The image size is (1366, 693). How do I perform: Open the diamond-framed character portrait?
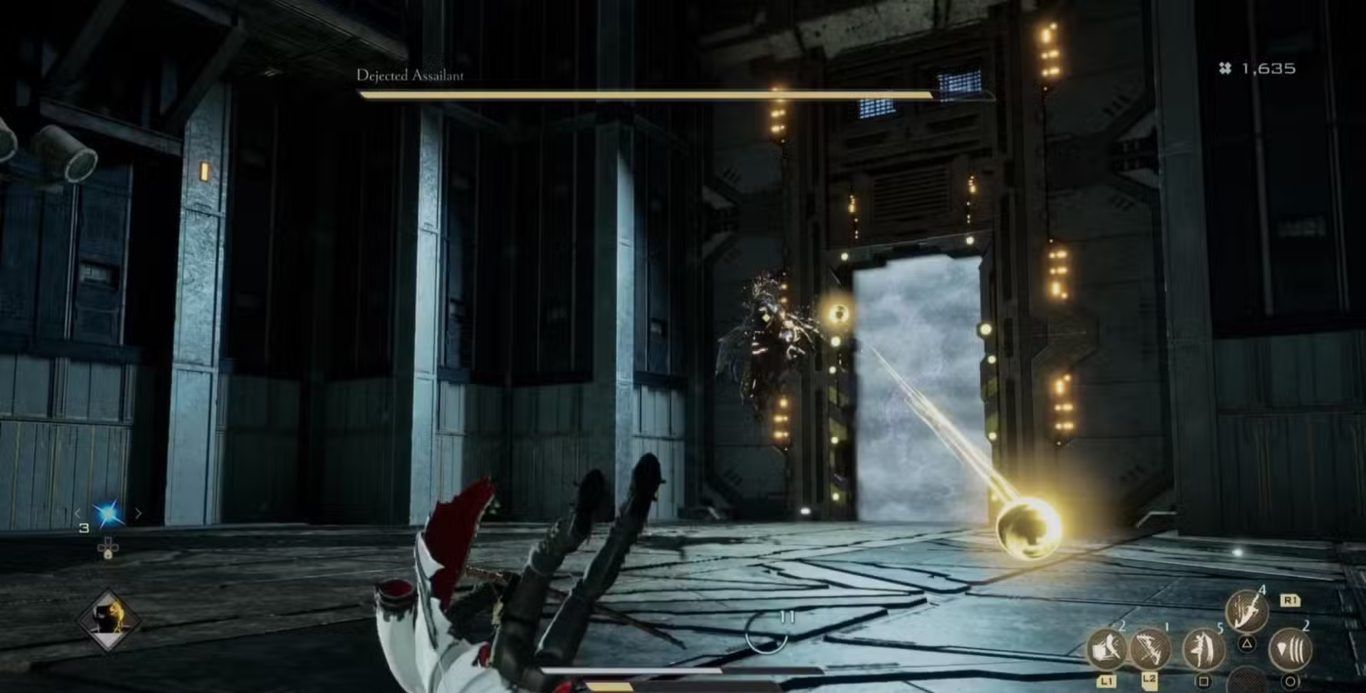[109, 620]
